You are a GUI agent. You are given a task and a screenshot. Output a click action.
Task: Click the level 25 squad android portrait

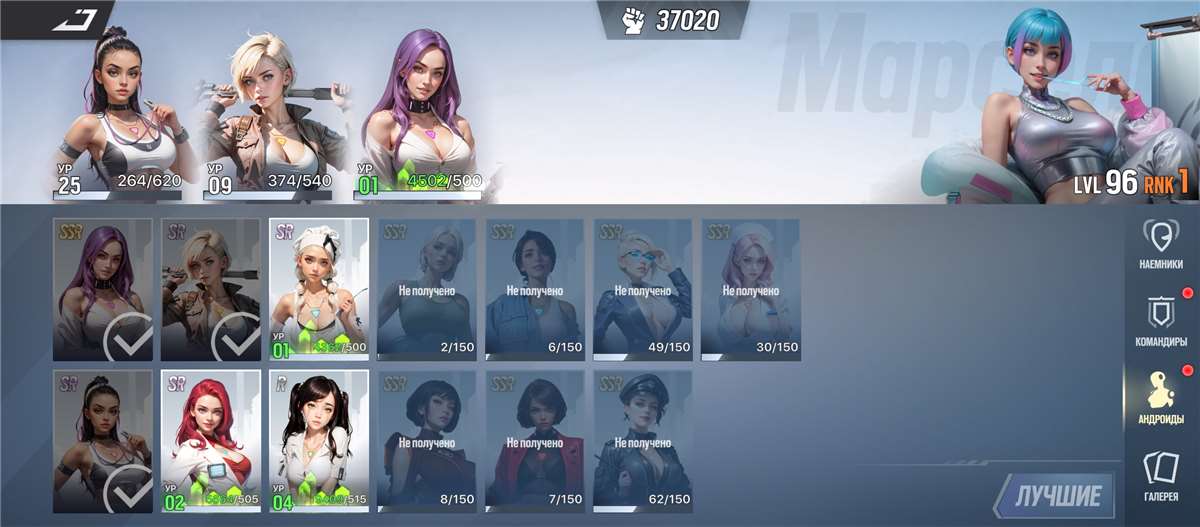[x=122, y=115]
